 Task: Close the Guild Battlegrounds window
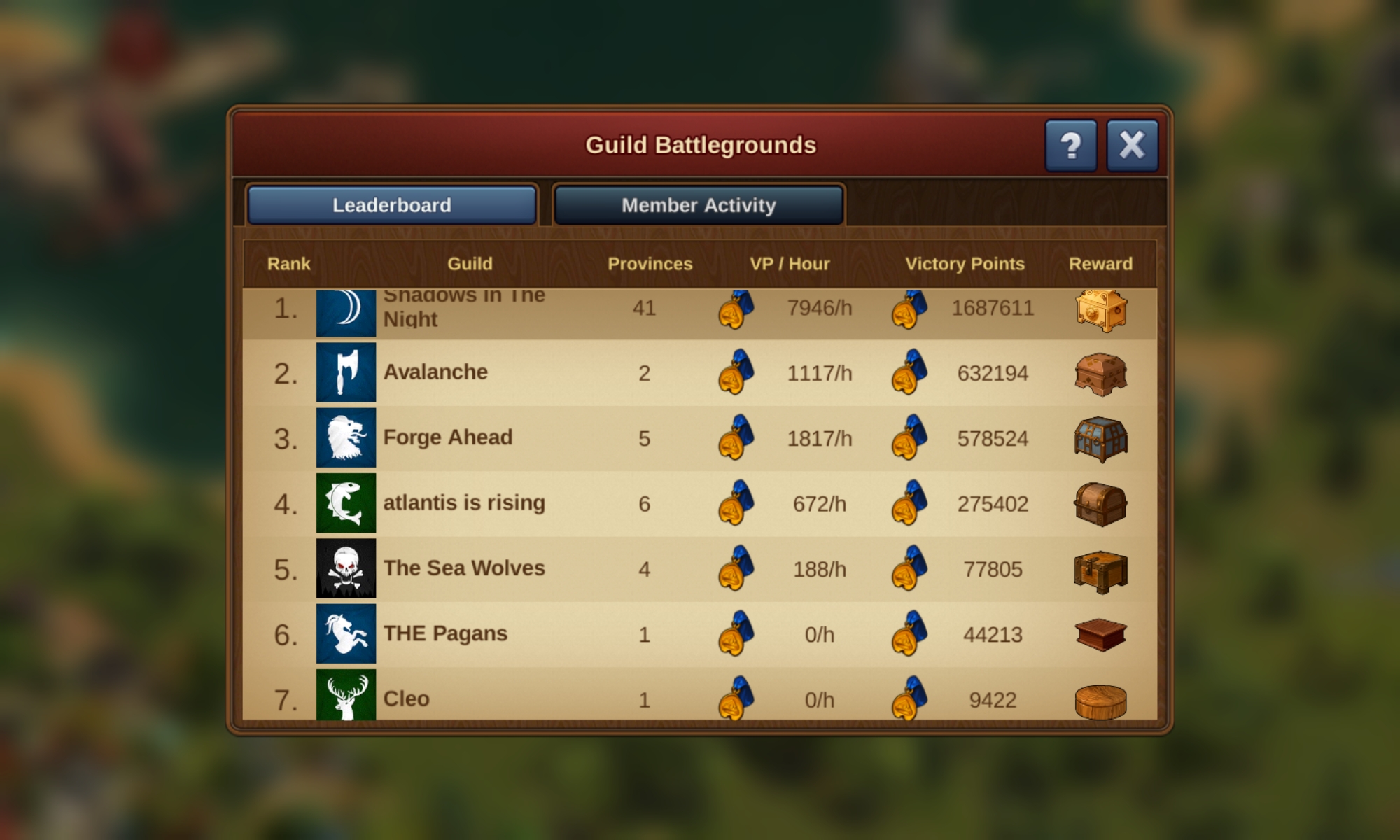pyautogui.click(x=1132, y=146)
